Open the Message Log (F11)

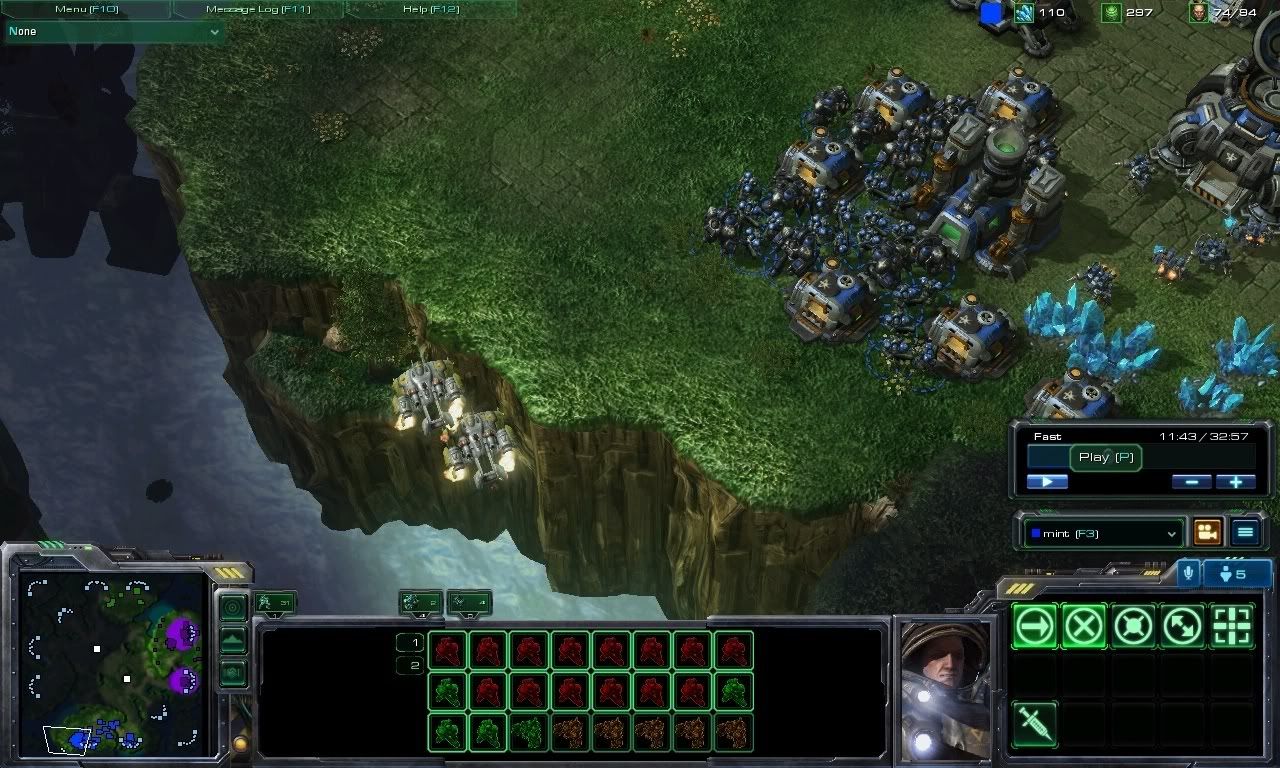[x=258, y=9]
